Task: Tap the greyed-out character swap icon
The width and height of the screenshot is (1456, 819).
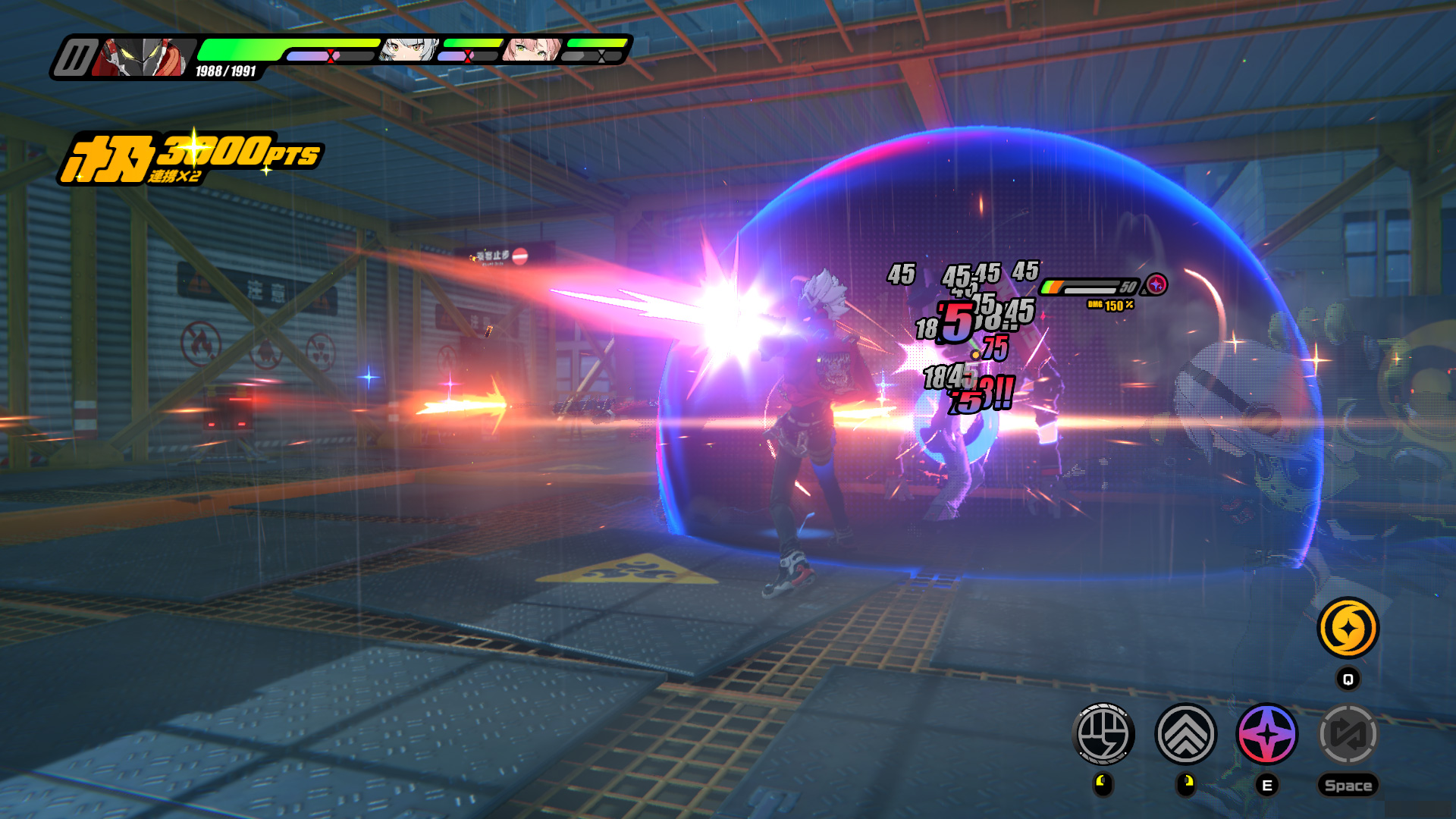Action: pyautogui.click(x=1348, y=733)
